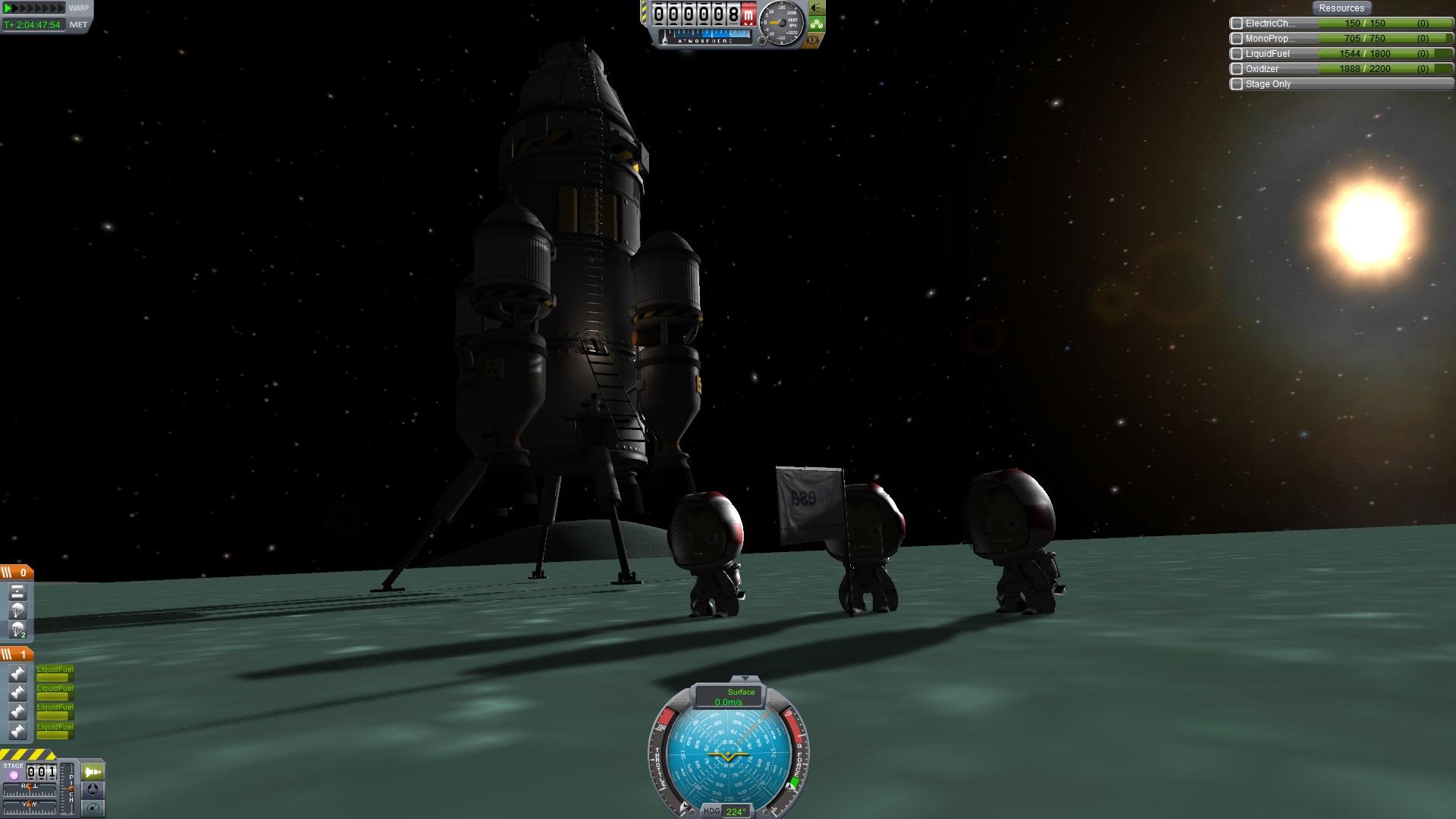Toggle the lights button beside the altimeter

point(817,8)
